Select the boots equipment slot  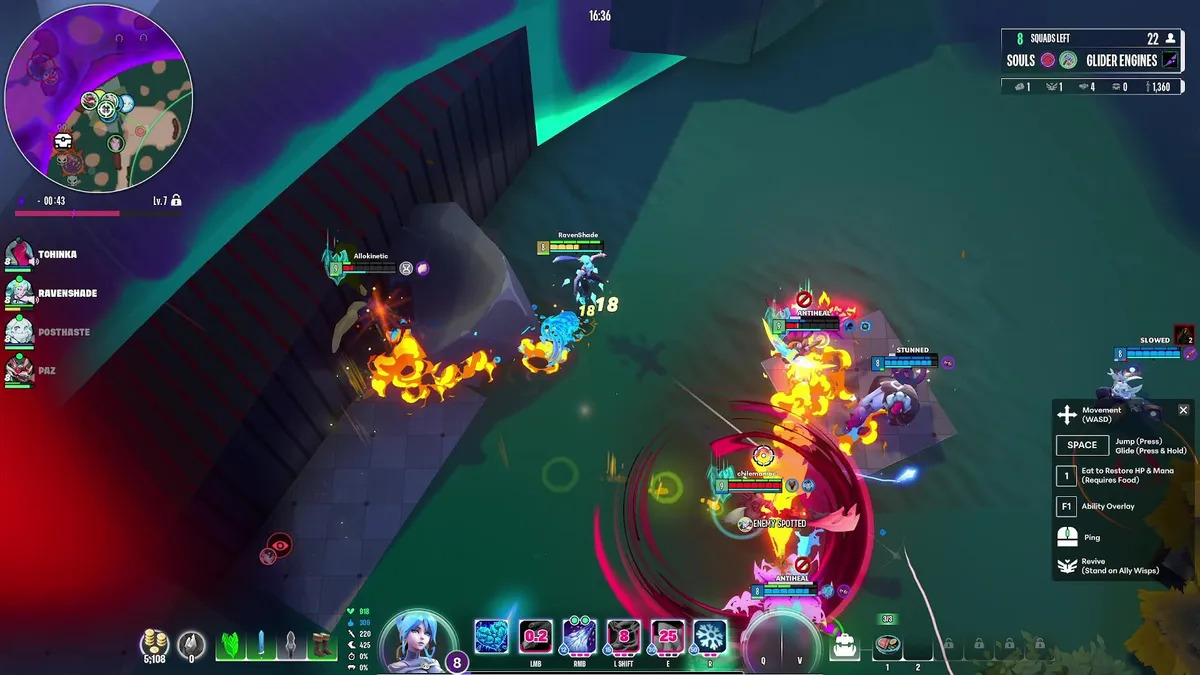pos(322,645)
